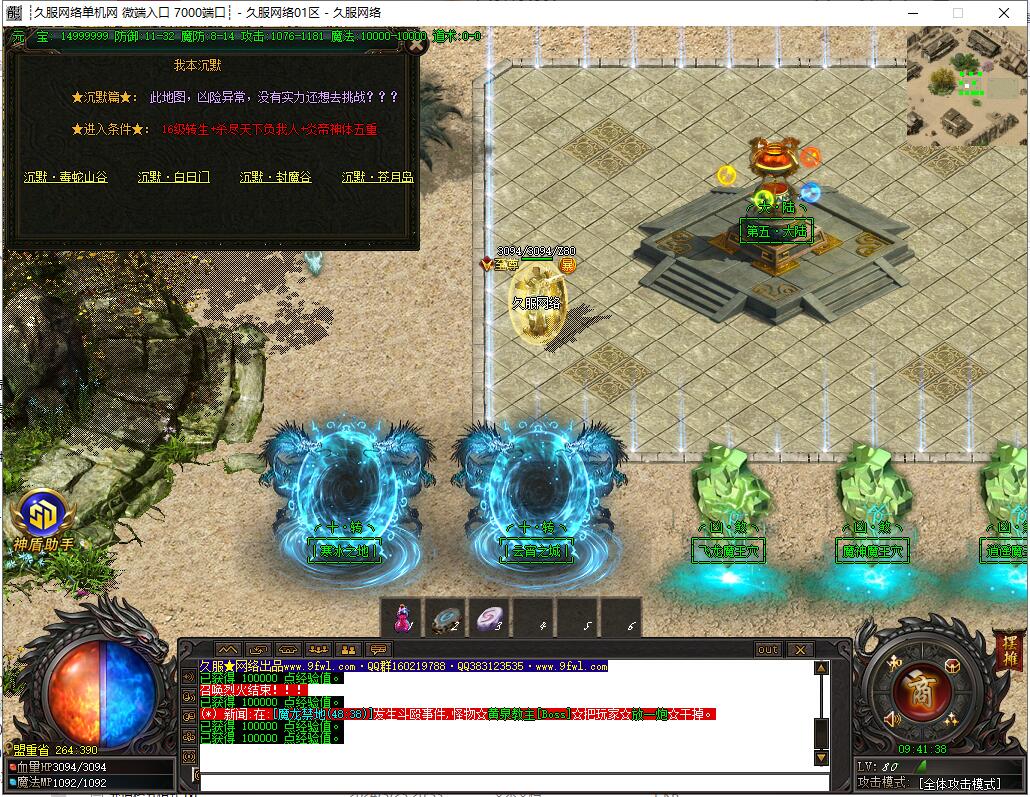Enter the 沉默·封魔谷 link
The image size is (1030, 797).
click(x=276, y=177)
